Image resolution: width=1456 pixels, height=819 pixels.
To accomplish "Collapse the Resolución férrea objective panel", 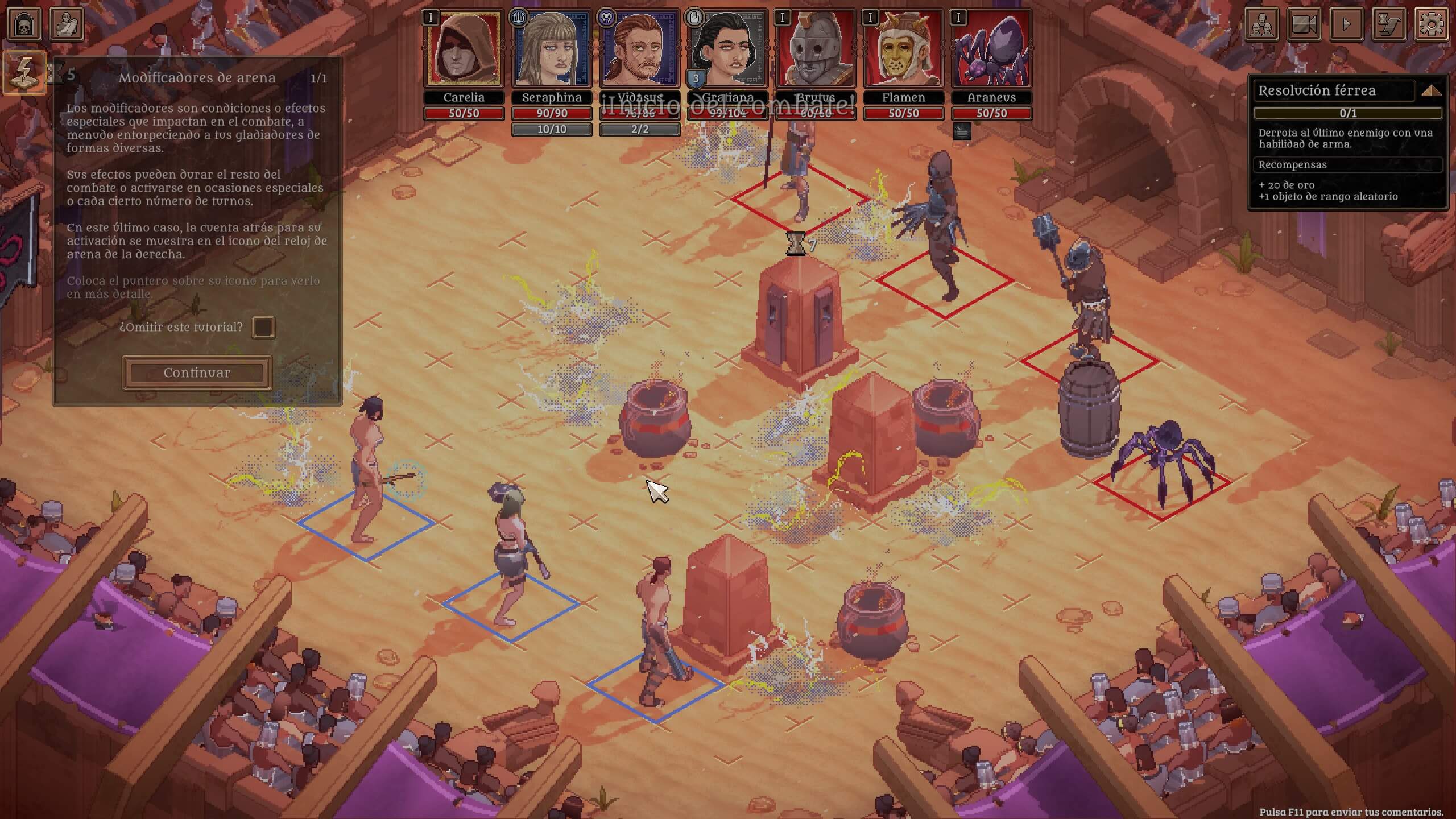I will [1431, 90].
